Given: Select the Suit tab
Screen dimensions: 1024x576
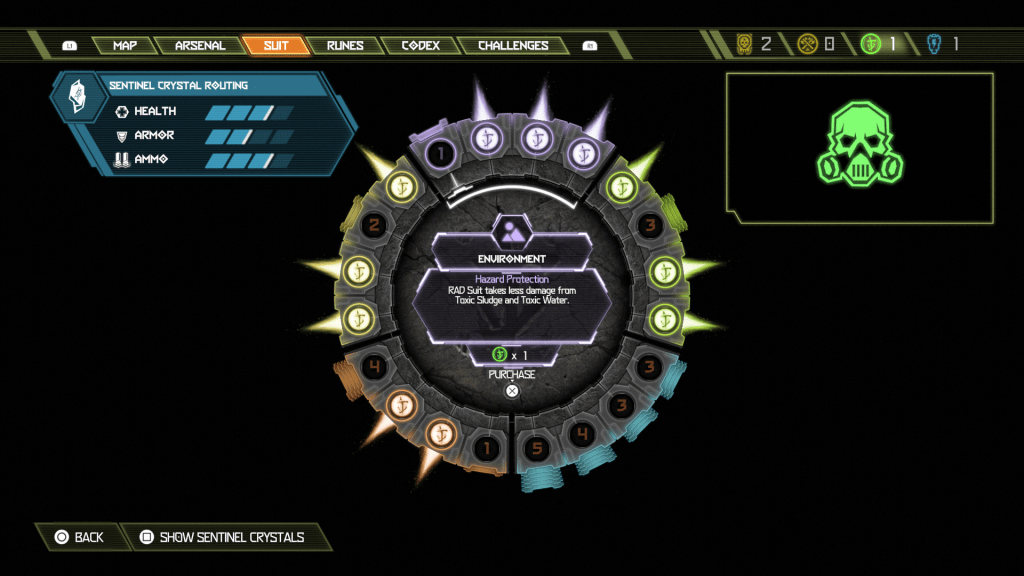Looking at the screenshot, I should pyautogui.click(x=275, y=46).
